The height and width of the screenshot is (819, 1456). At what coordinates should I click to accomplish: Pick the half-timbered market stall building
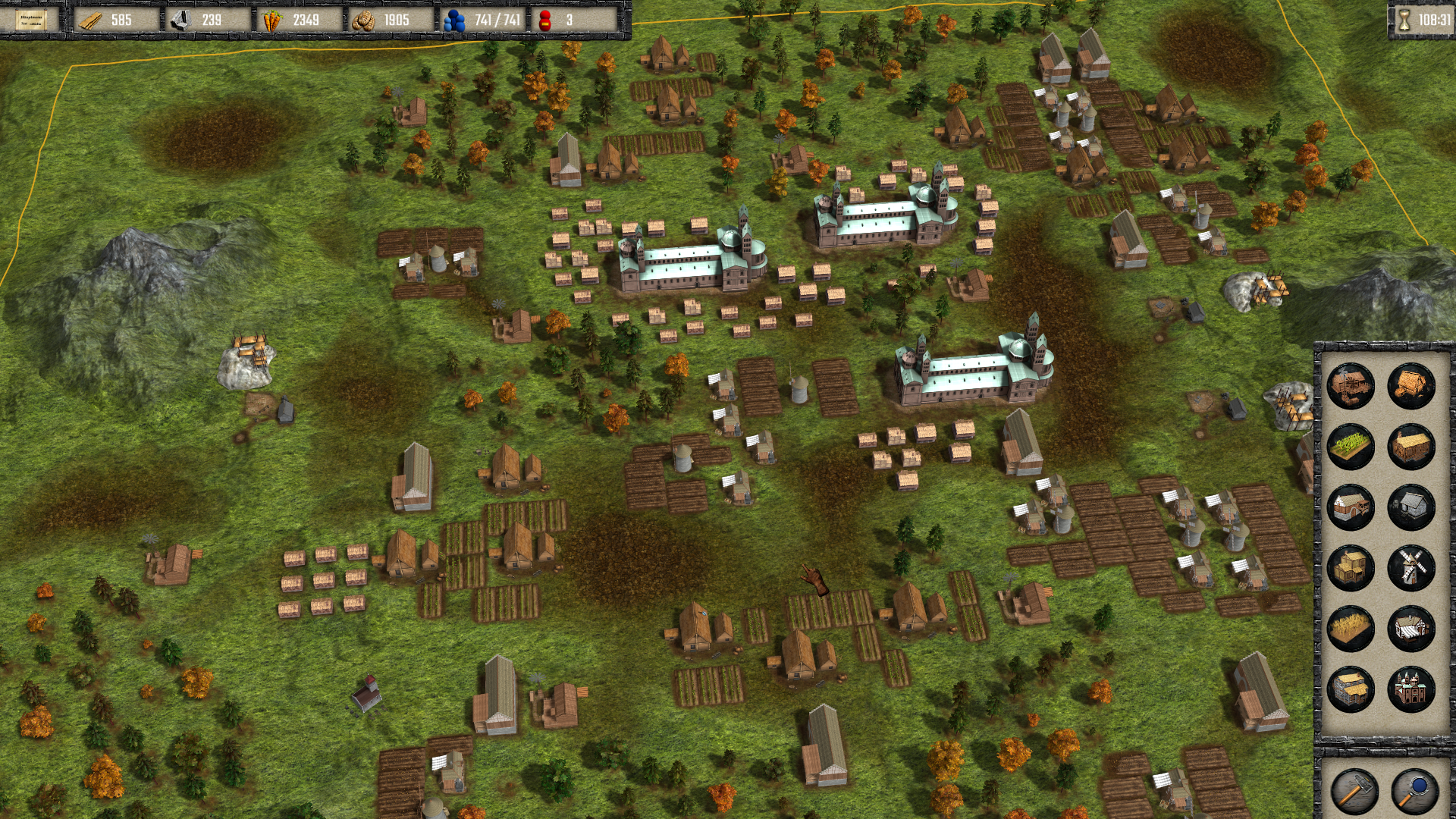tap(1411, 629)
